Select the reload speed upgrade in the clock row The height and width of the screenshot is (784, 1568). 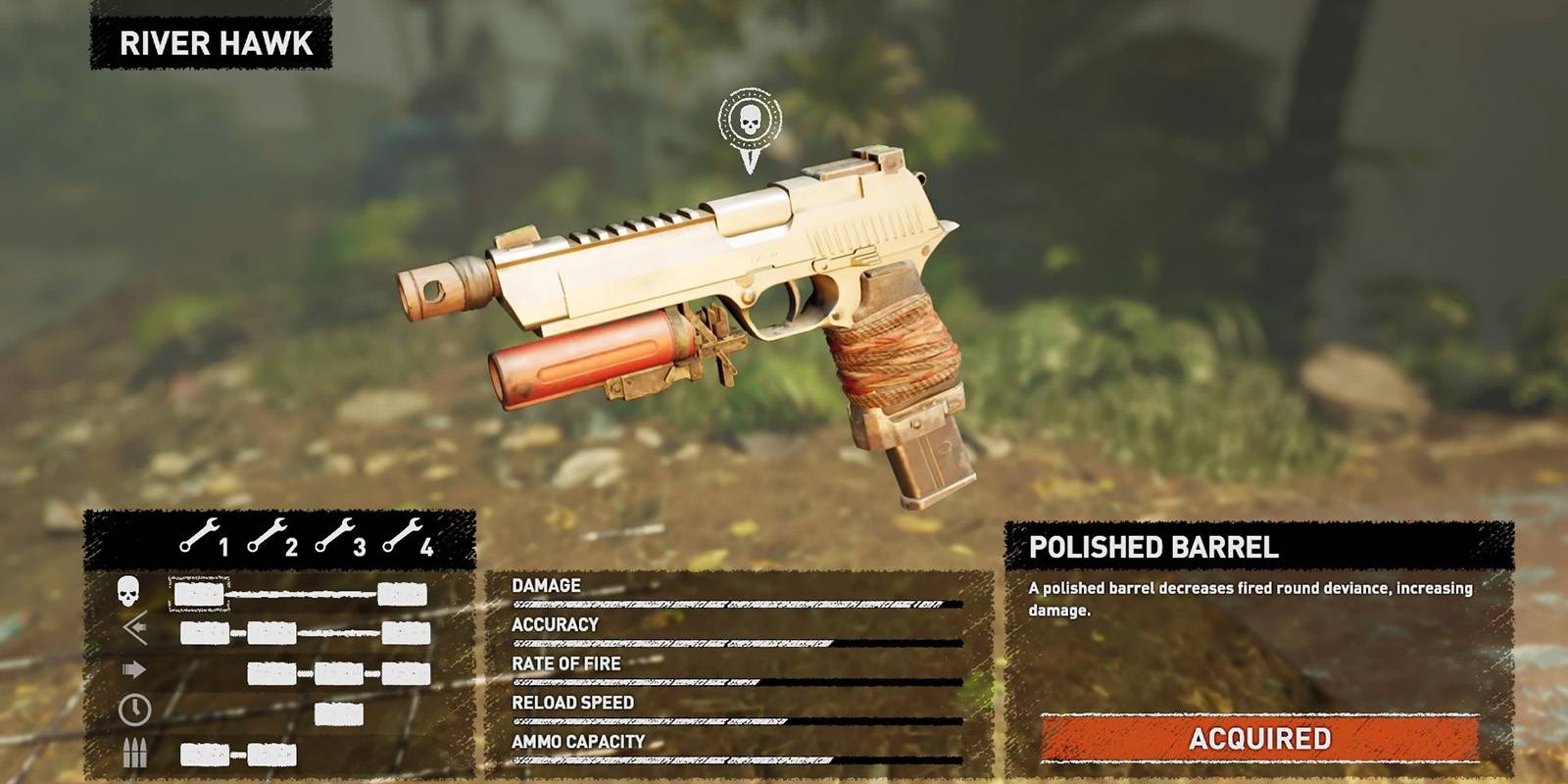tap(339, 713)
